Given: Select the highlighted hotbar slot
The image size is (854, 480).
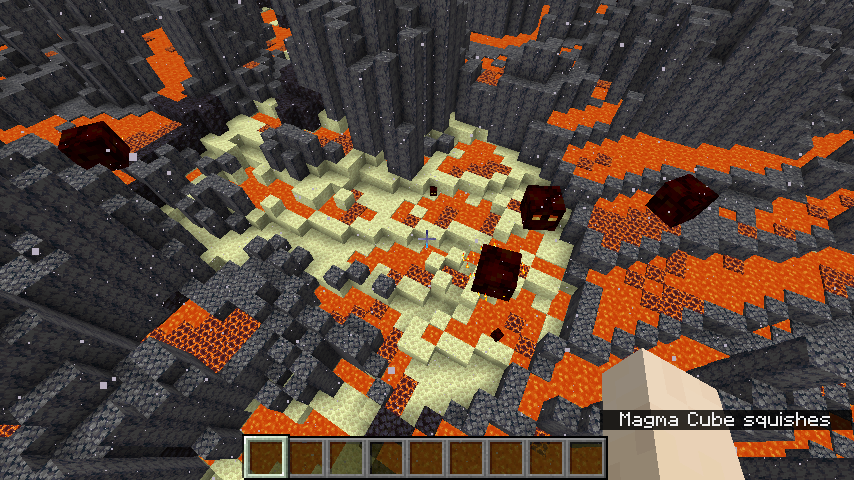Looking at the screenshot, I should pos(266,458).
